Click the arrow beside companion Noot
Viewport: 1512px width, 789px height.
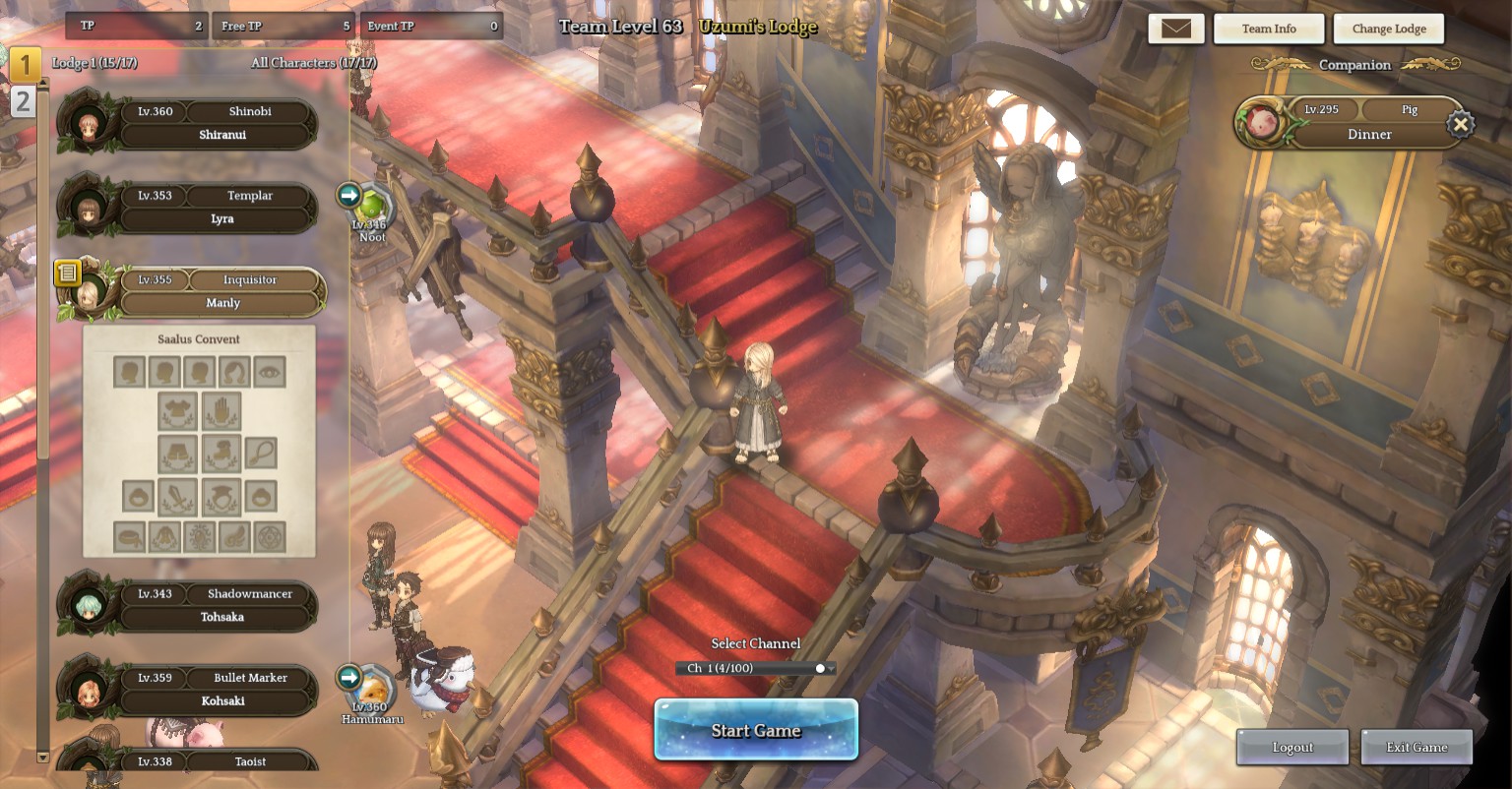click(348, 195)
